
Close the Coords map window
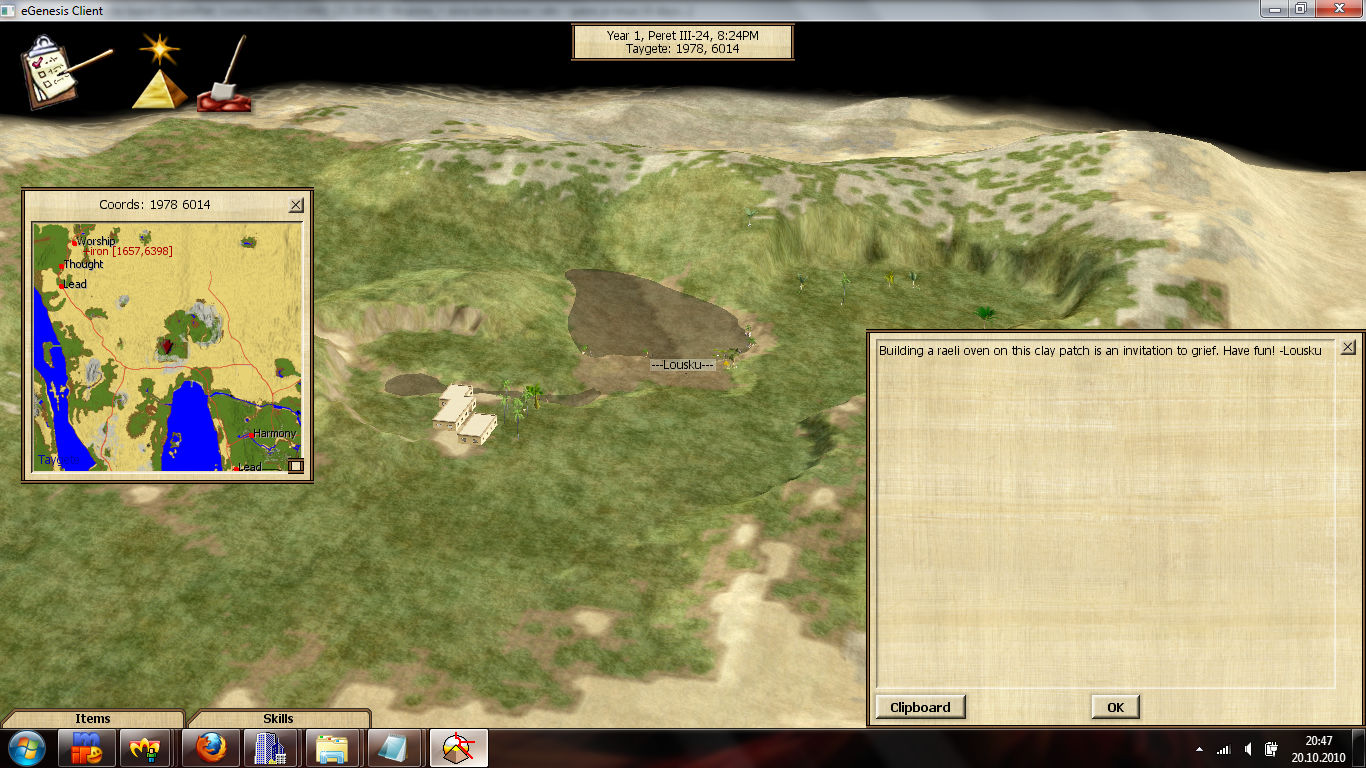(x=296, y=205)
